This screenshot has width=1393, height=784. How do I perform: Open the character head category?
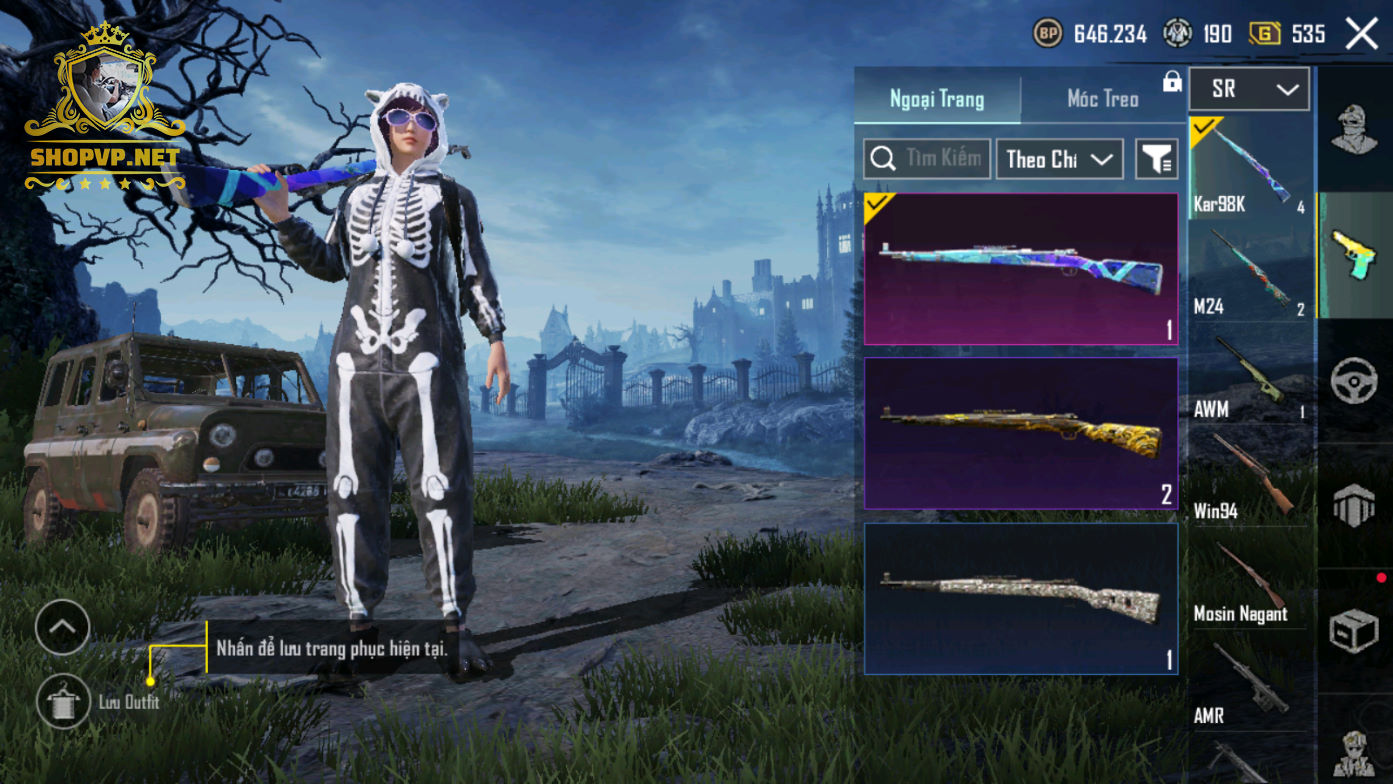coord(1355,129)
